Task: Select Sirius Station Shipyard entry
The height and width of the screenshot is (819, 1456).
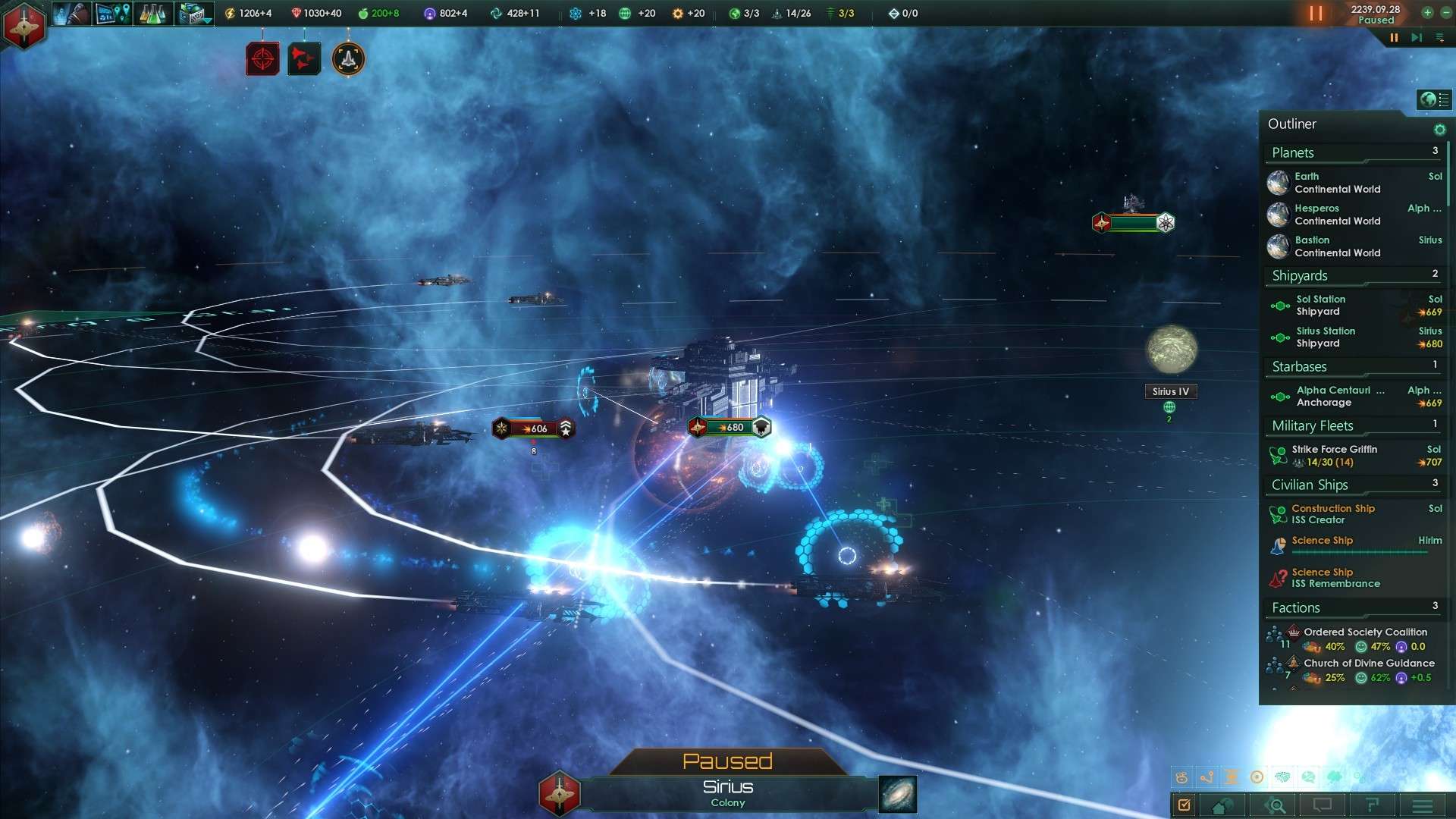Action: (x=1336, y=337)
